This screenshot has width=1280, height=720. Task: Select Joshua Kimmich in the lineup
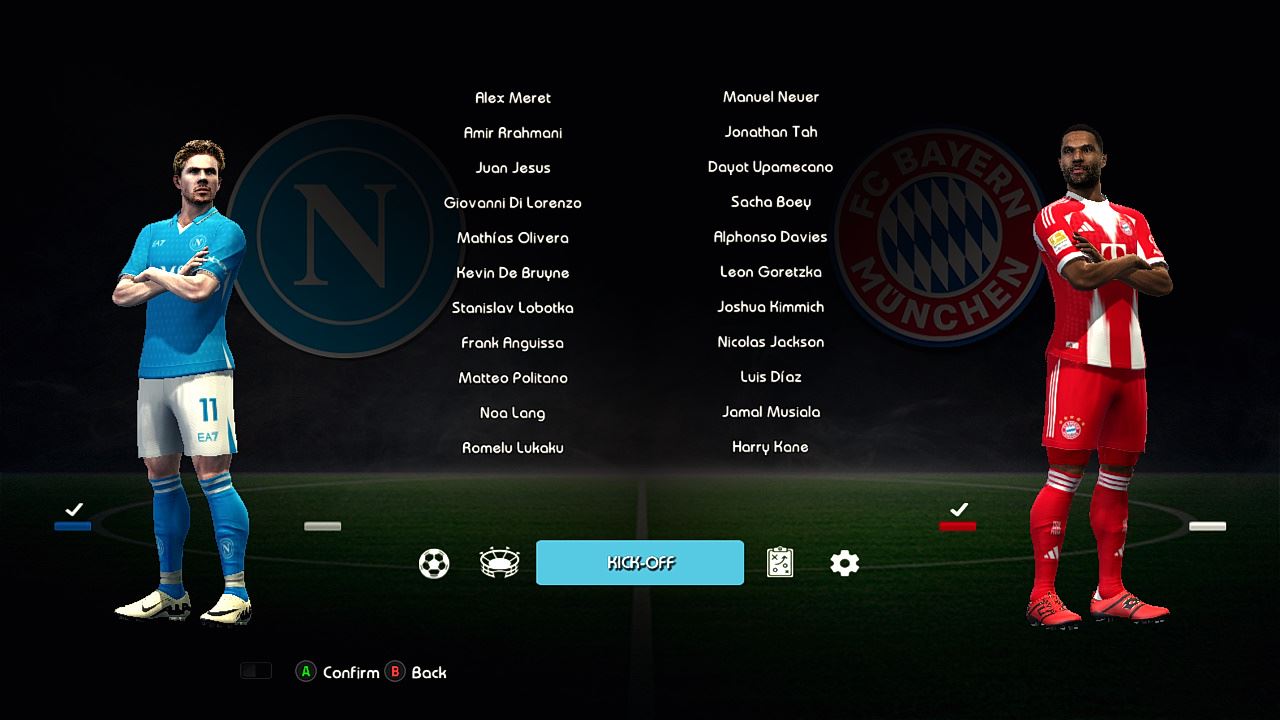click(770, 307)
